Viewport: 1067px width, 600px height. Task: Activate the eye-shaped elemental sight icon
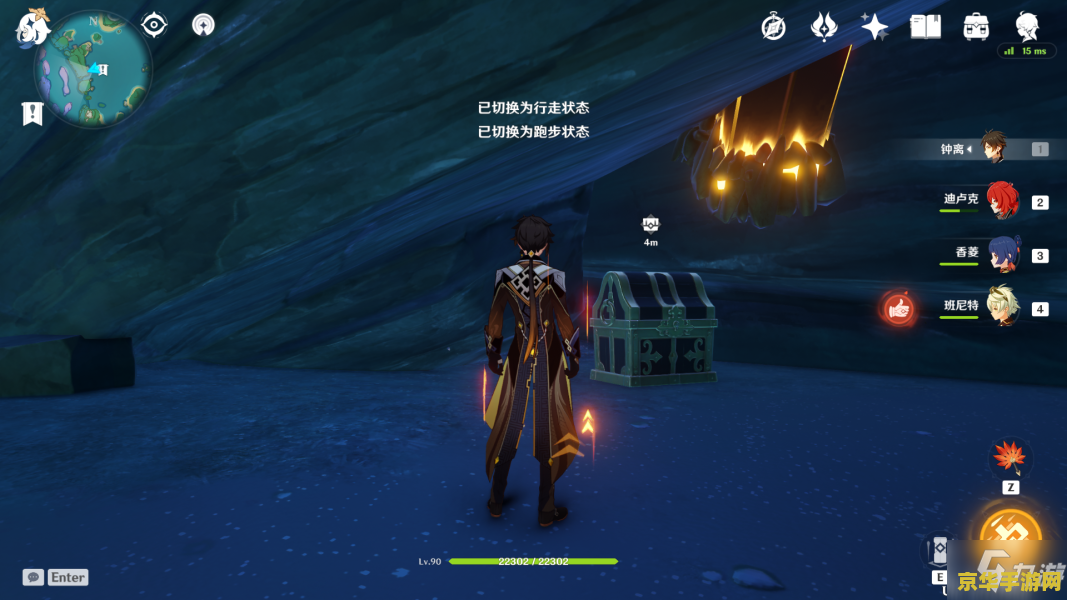pos(154,24)
